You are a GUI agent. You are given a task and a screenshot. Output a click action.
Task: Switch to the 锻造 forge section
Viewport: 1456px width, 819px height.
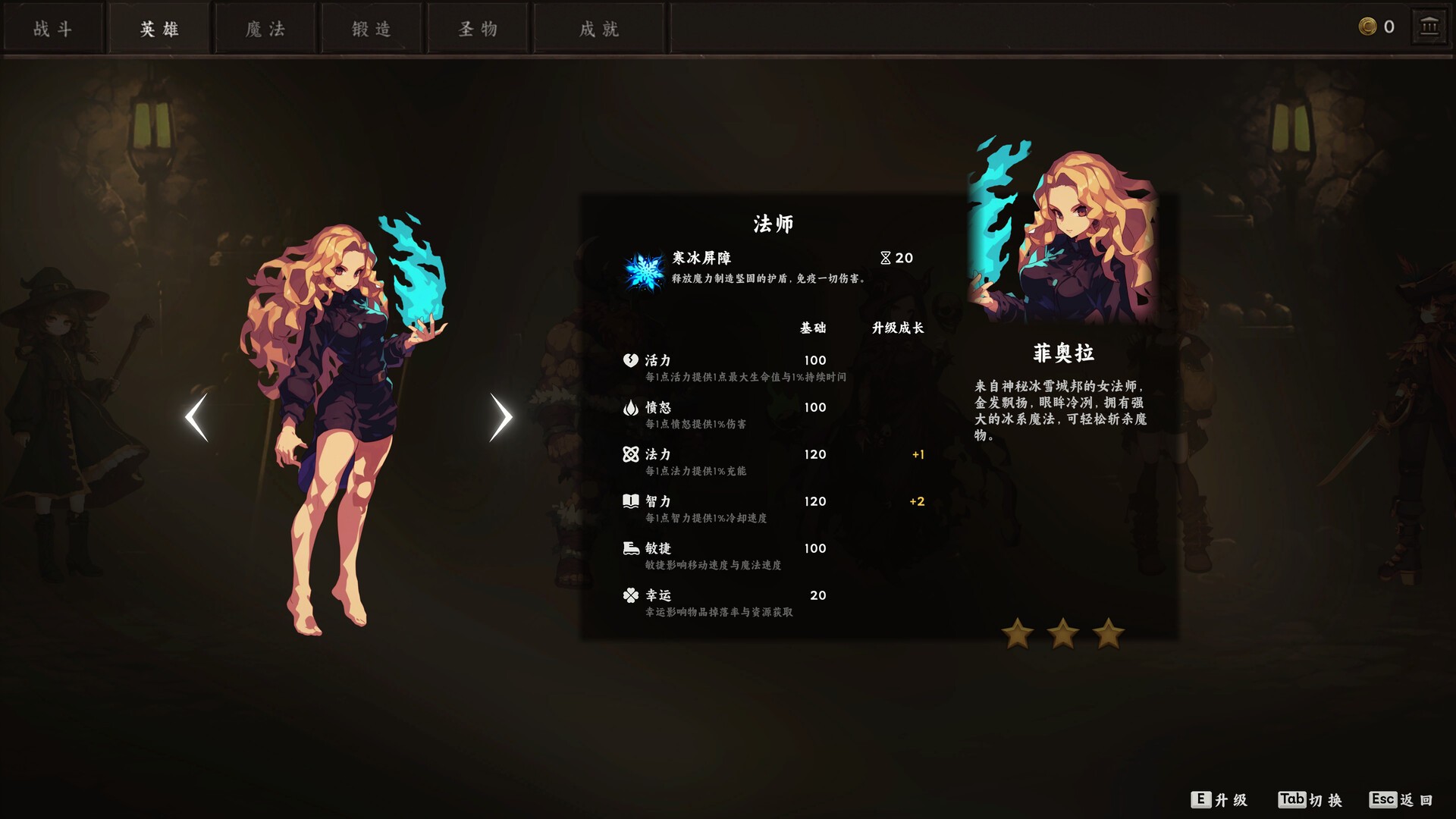371,28
